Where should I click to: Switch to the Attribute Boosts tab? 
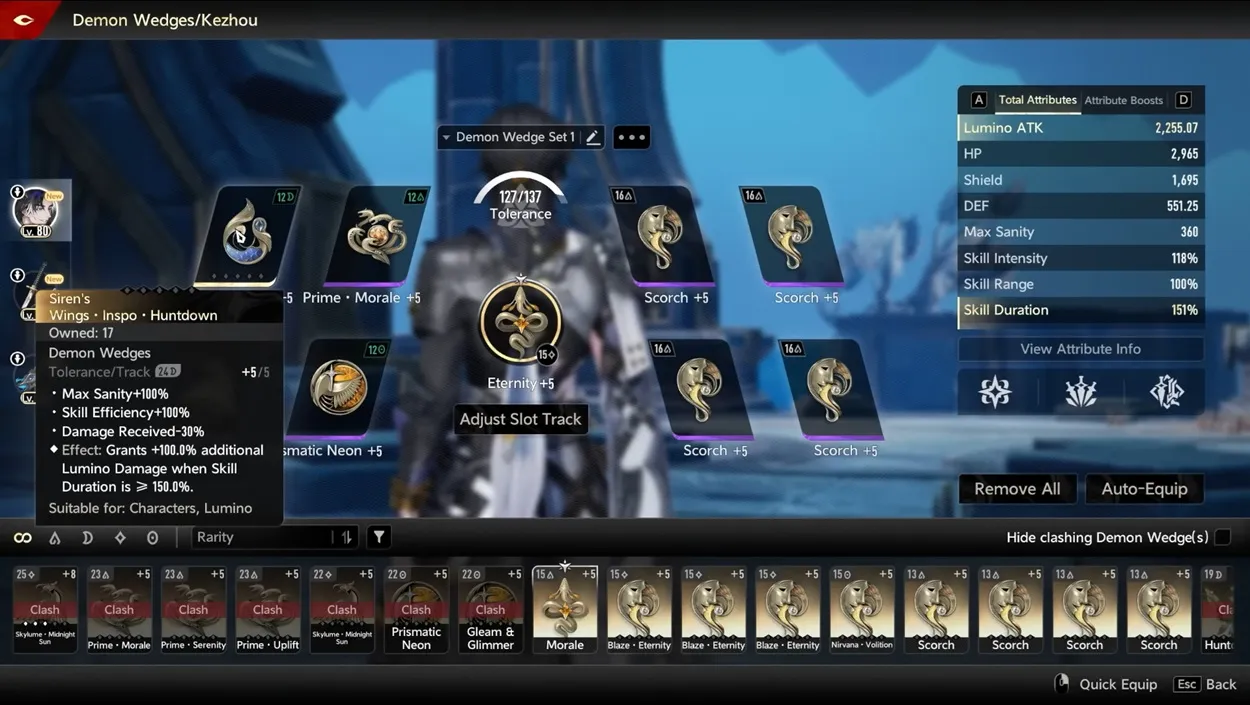coord(1123,100)
